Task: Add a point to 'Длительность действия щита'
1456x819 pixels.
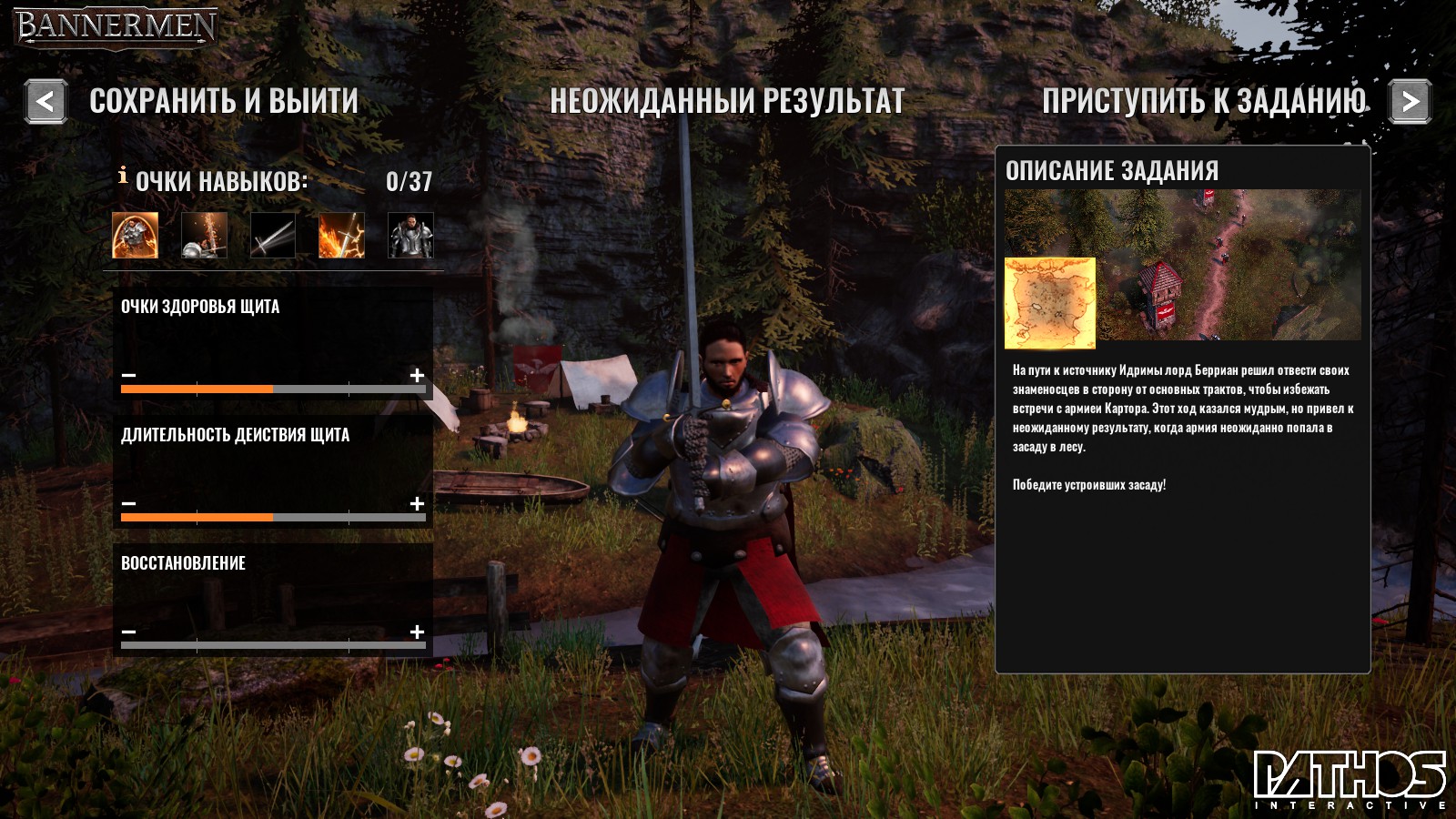Action: tap(417, 503)
